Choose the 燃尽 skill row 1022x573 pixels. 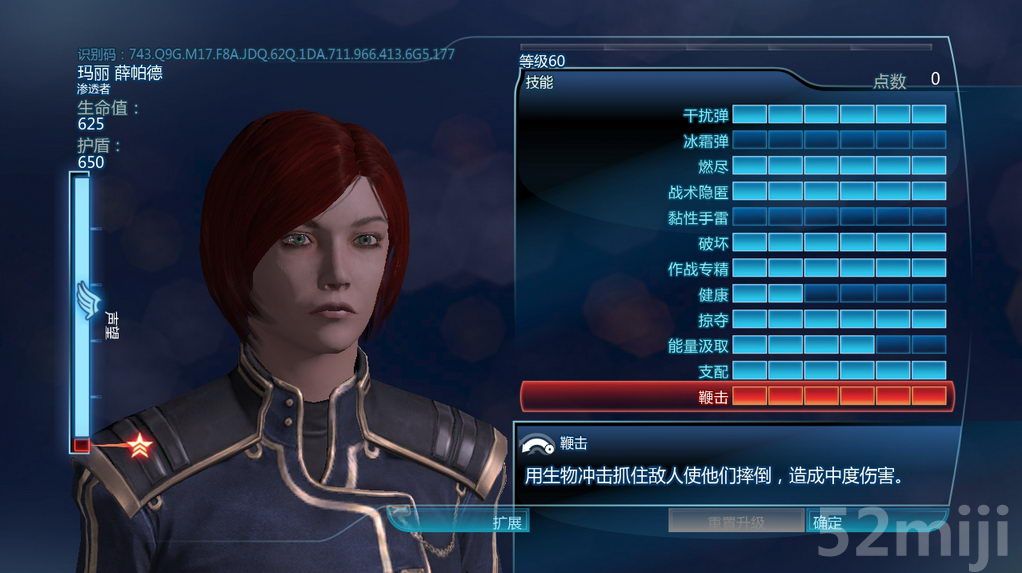(x=735, y=166)
